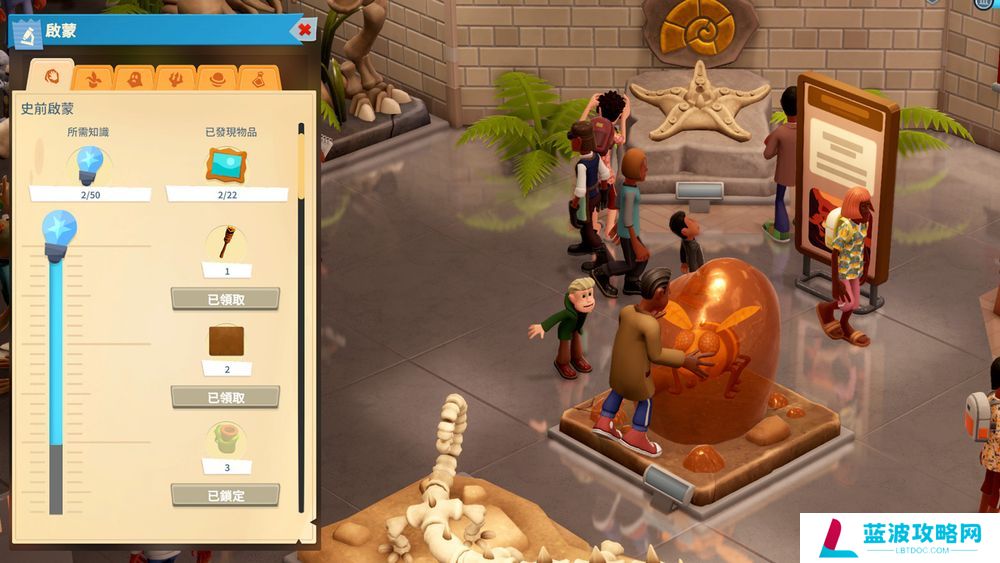Select the green plant pot reward icon
The width and height of the screenshot is (1000, 563).
225,440
